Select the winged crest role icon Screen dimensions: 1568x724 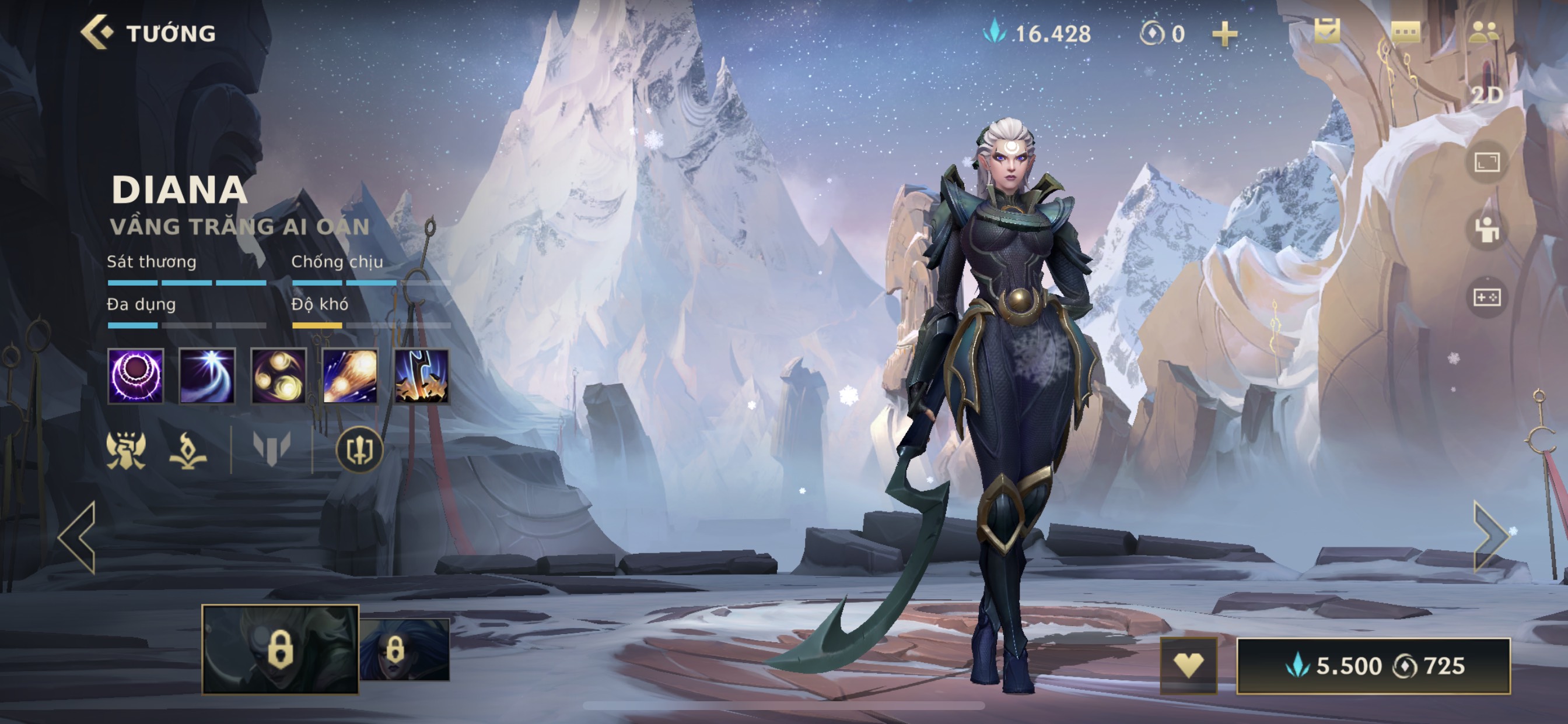coord(126,450)
